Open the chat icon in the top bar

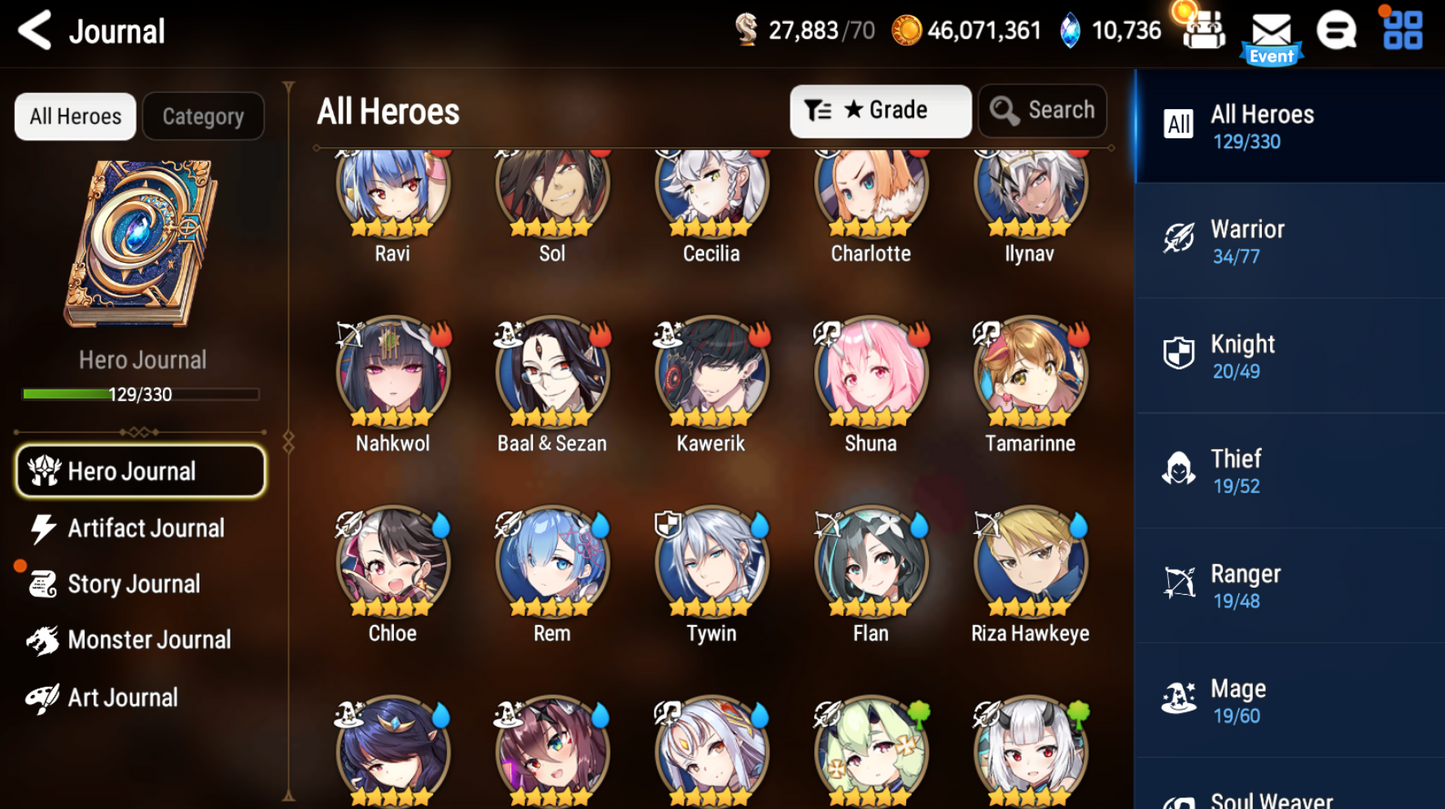point(1338,30)
